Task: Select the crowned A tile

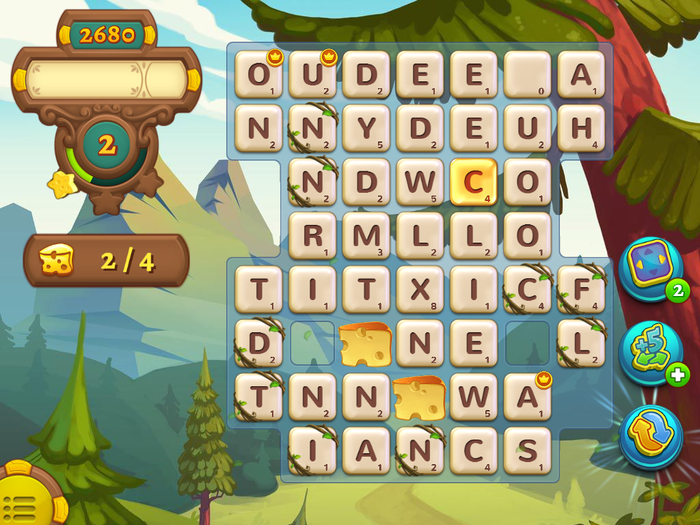Action: pos(527,398)
